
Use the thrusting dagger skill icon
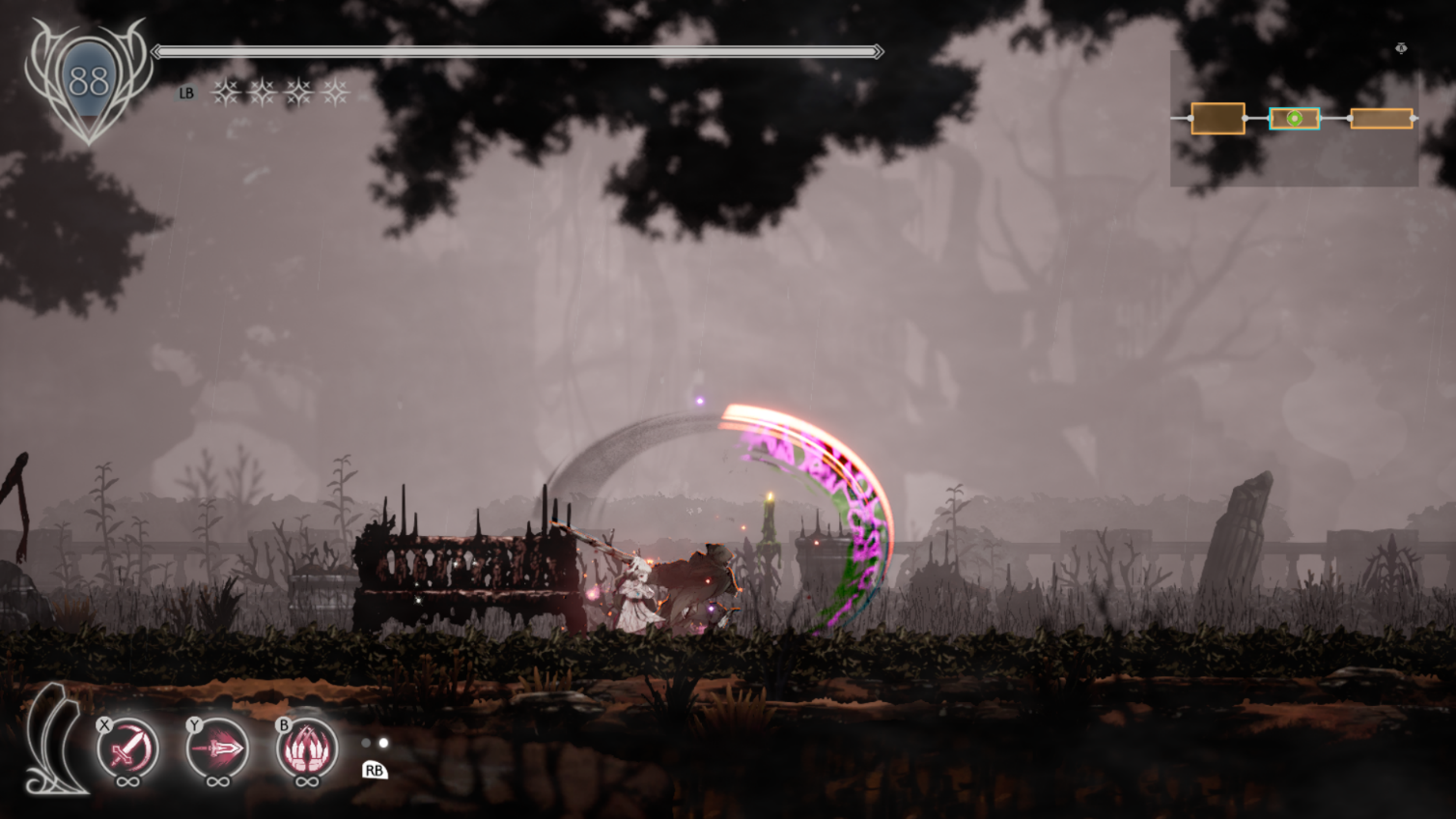pyautogui.click(x=217, y=748)
